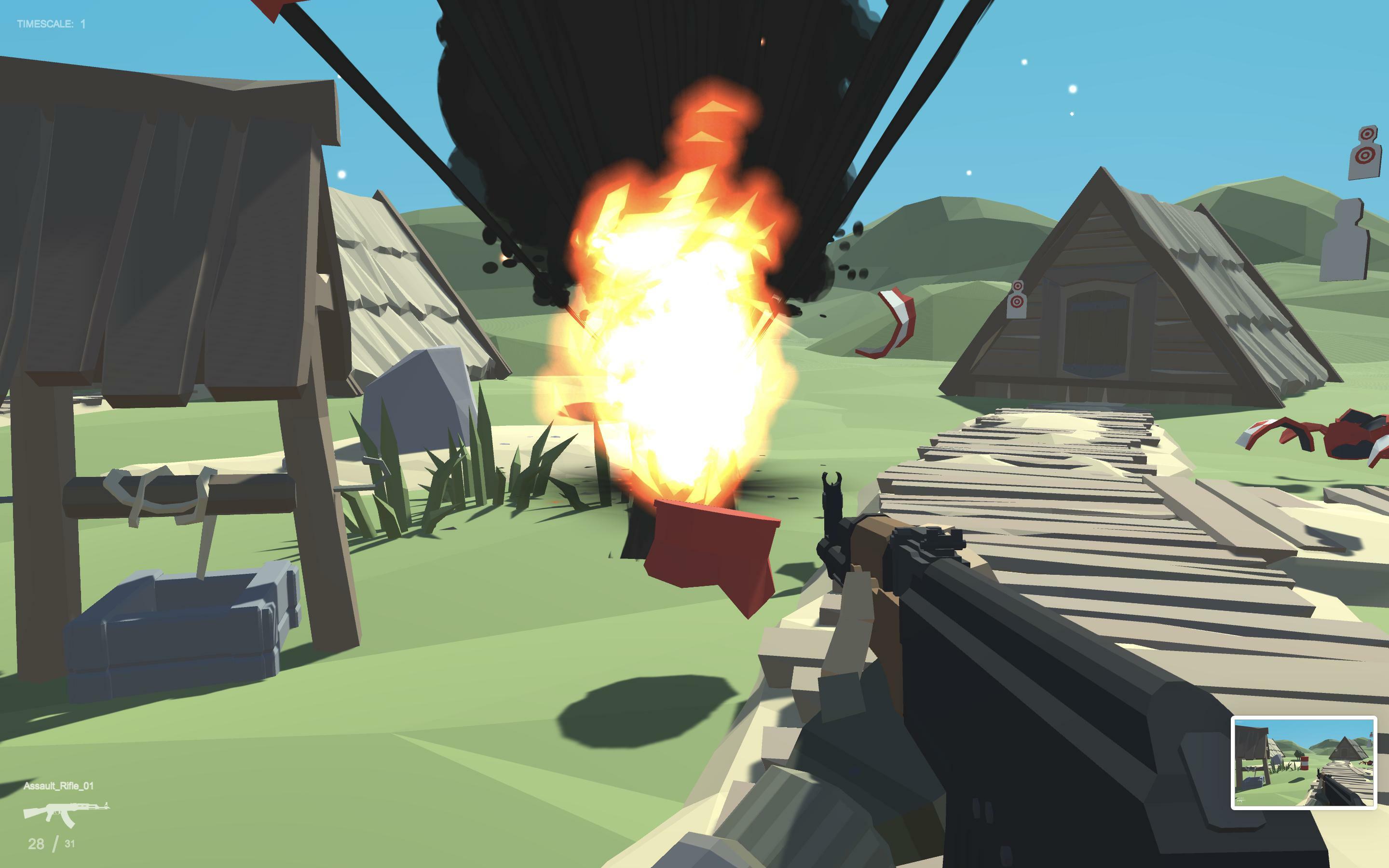Click the TIMESCALE: 1 text in the corner
The image size is (1389, 868).
[x=51, y=24]
